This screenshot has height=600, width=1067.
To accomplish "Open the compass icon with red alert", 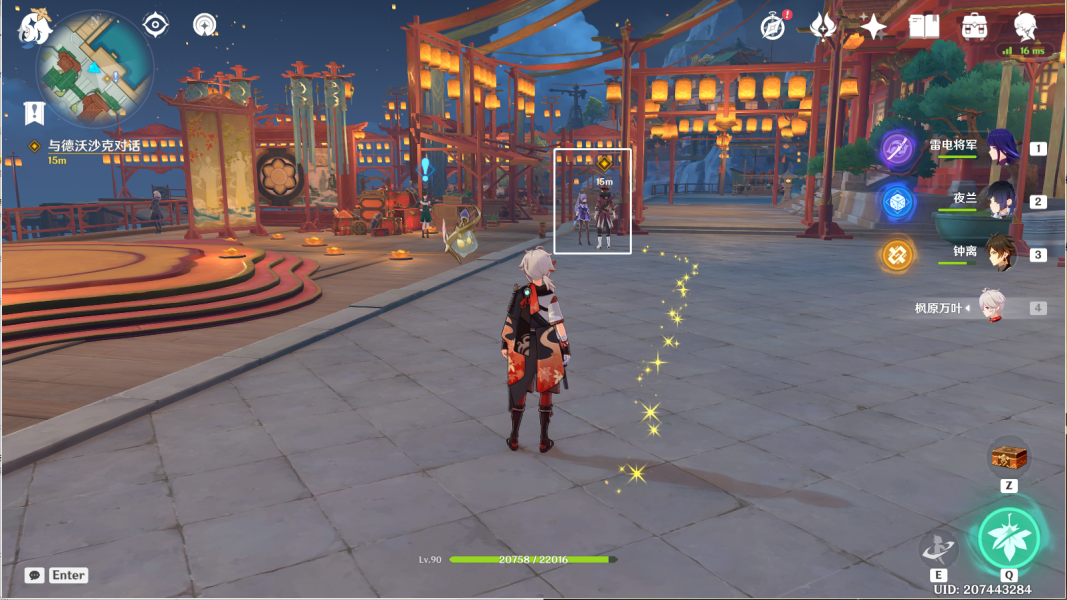I will coord(773,27).
